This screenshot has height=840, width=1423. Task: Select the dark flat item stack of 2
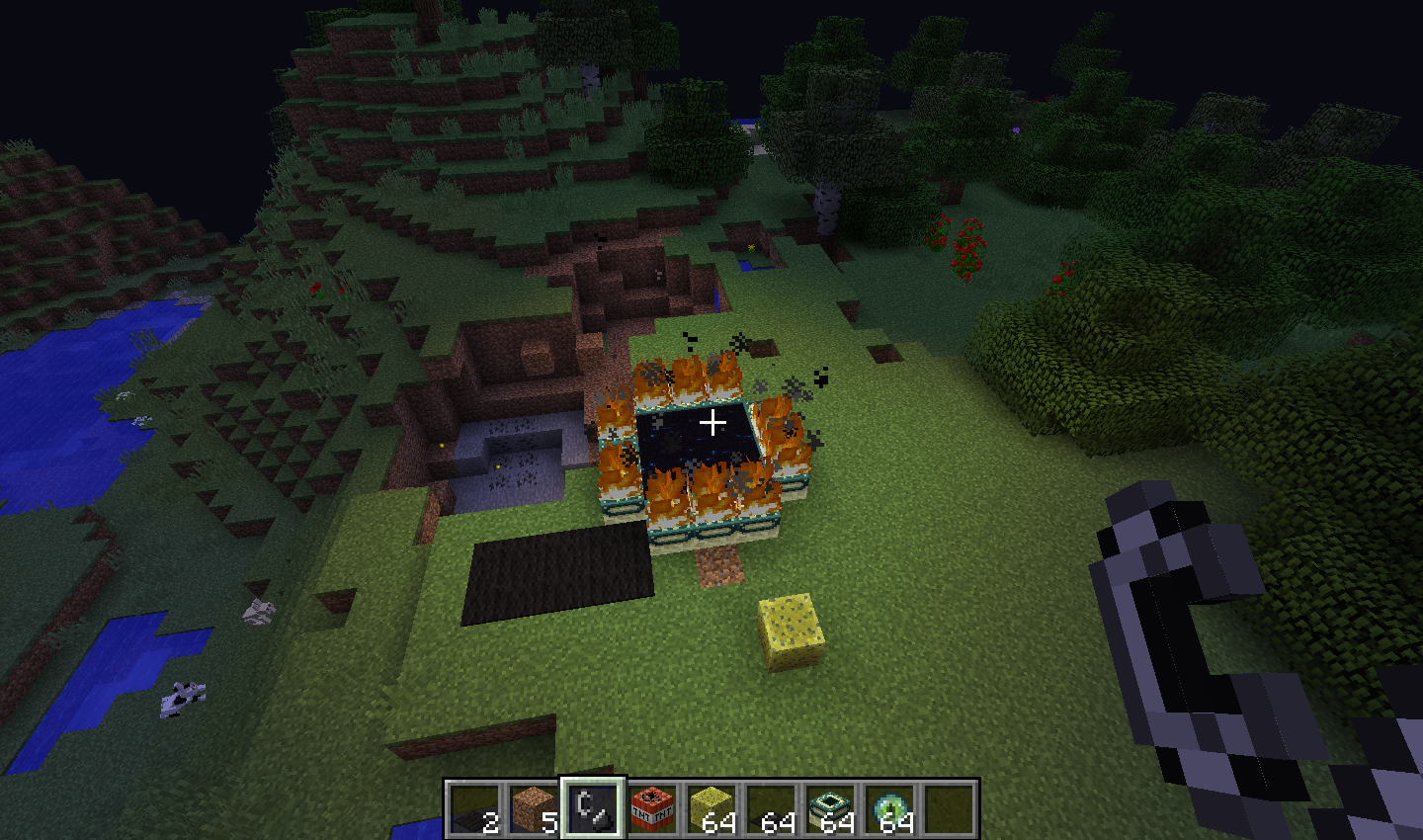tap(474, 808)
